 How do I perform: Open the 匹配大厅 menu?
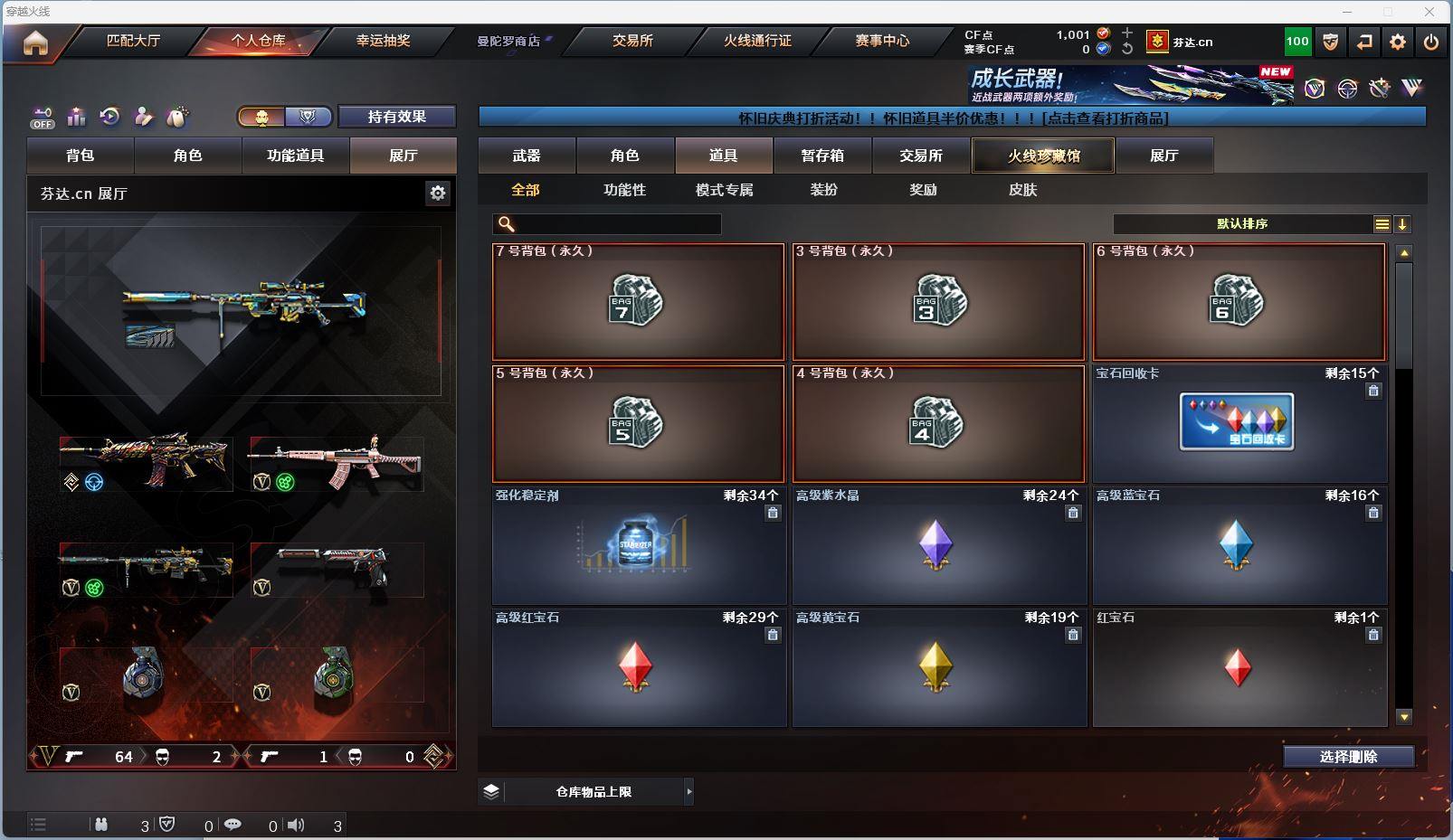pyautogui.click(x=133, y=41)
